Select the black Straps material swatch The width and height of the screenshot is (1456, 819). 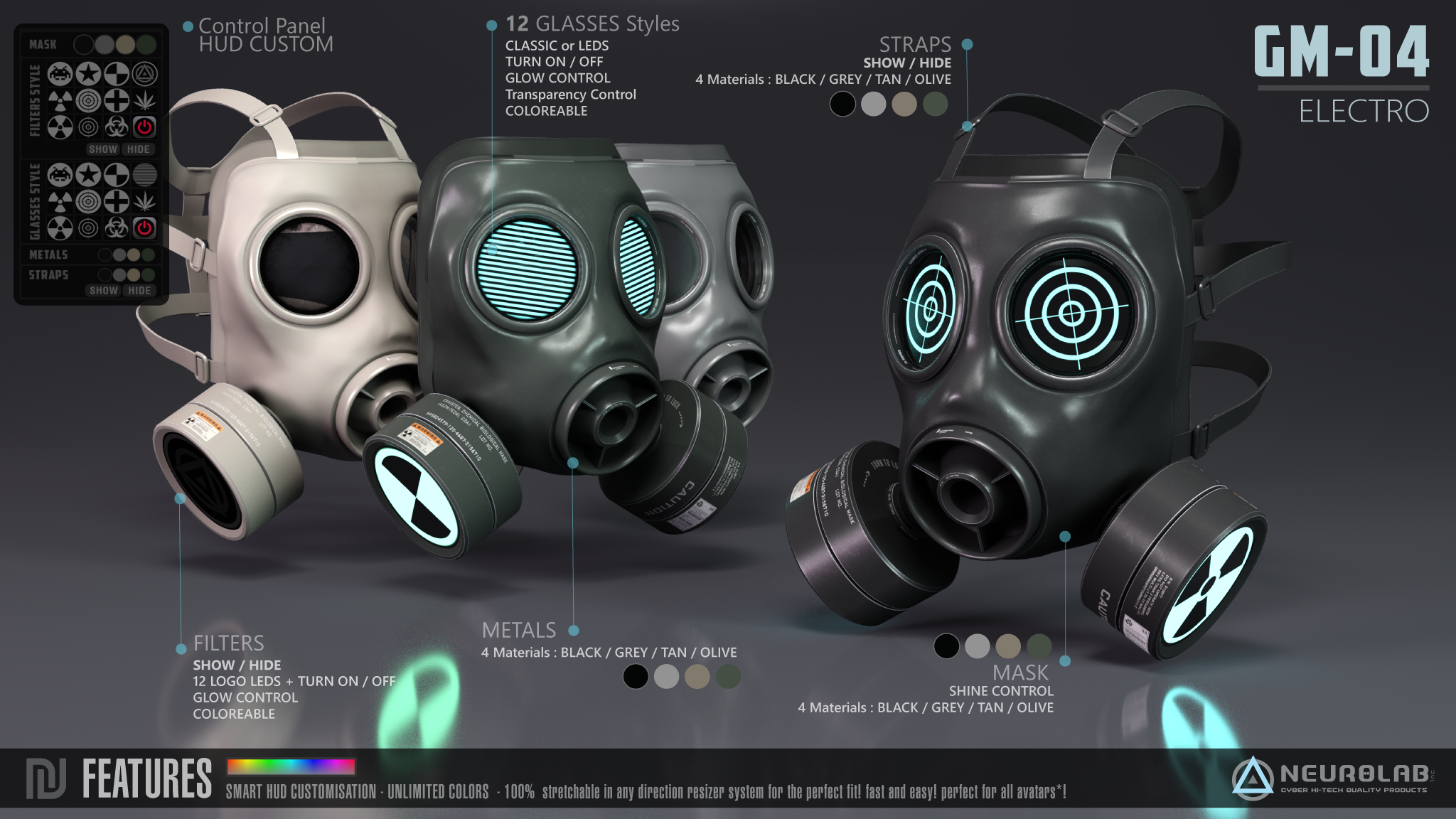pyautogui.click(x=105, y=274)
